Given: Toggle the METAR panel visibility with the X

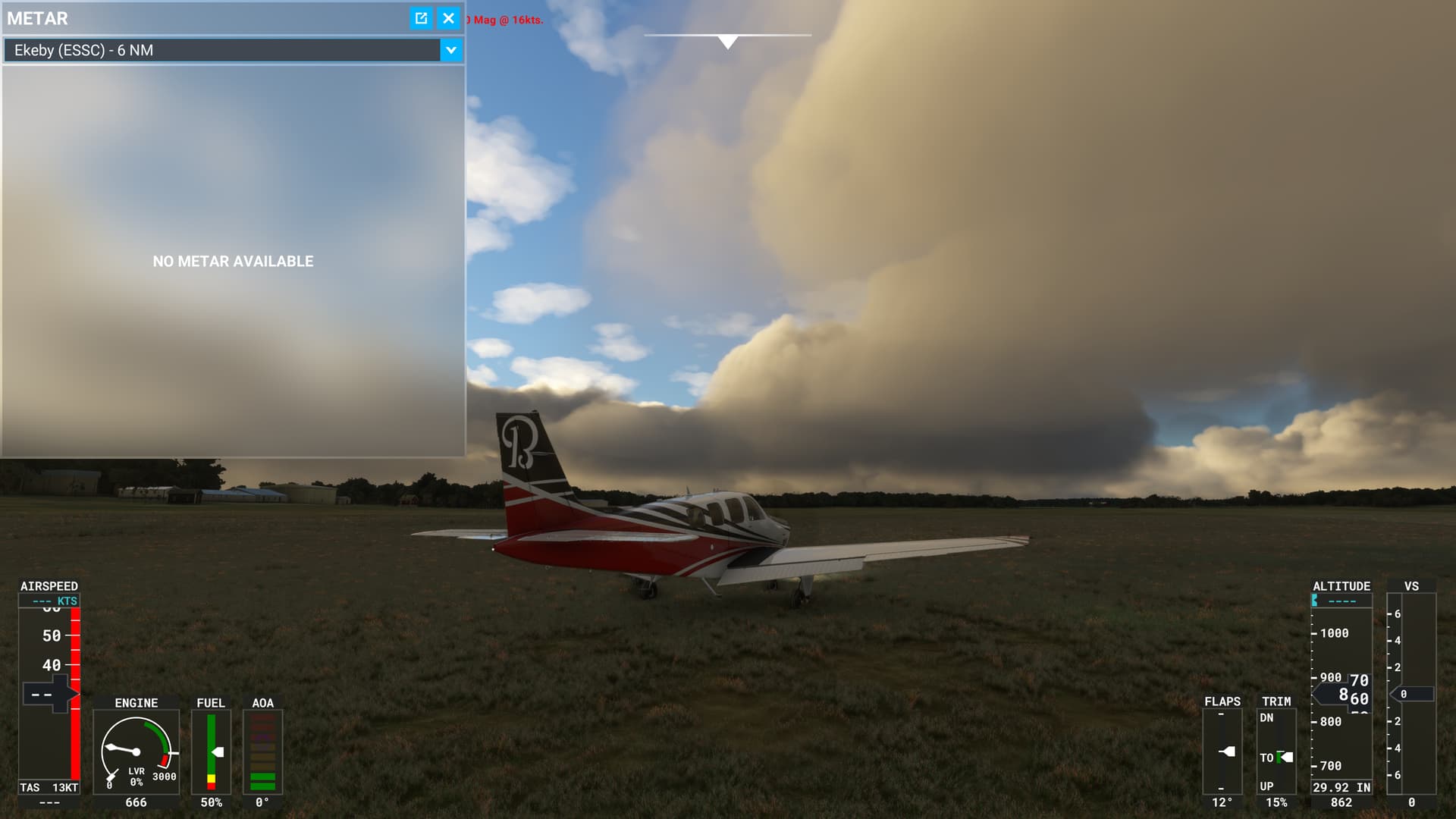Looking at the screenshot, I should (448, 18).
